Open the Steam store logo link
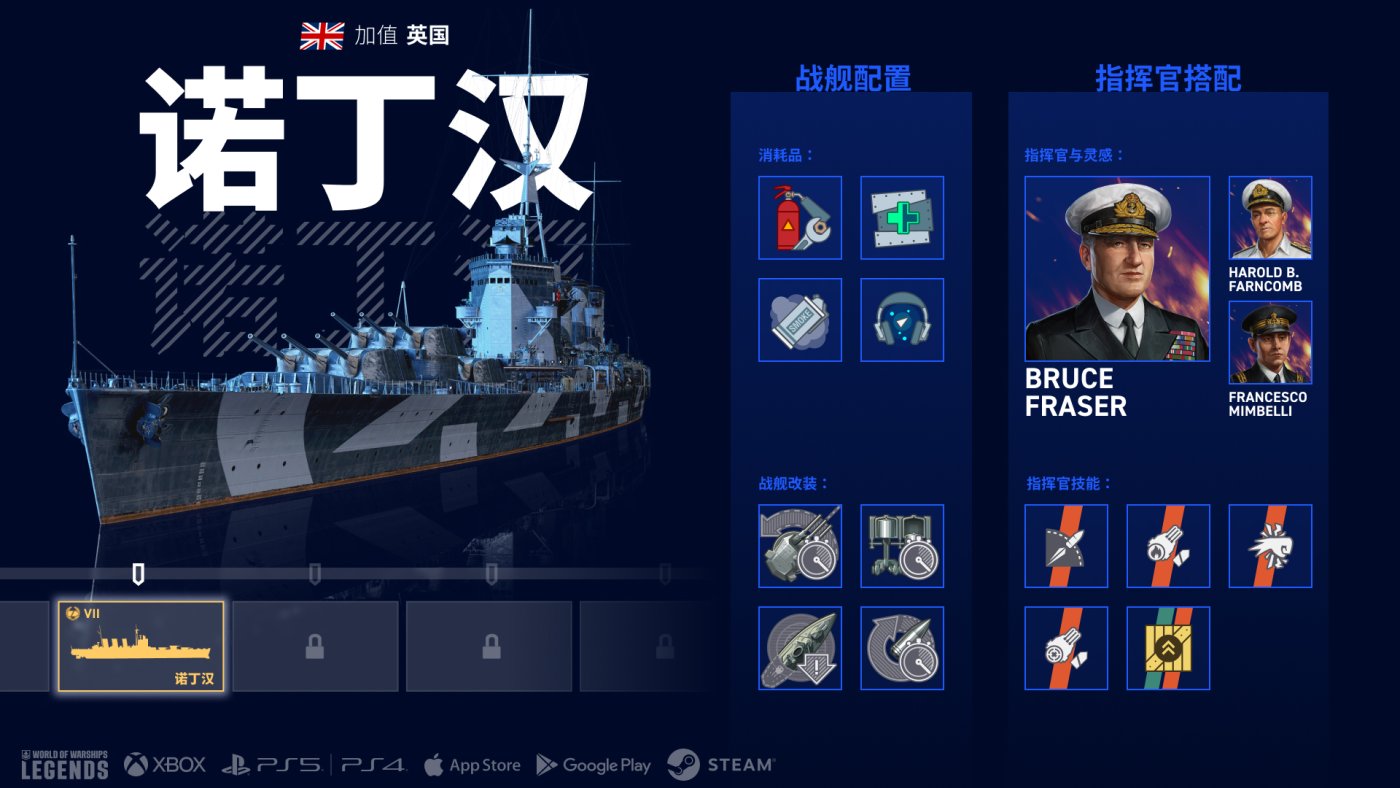Viewport: 1400px width, 788px height. [x=721, y=765]
